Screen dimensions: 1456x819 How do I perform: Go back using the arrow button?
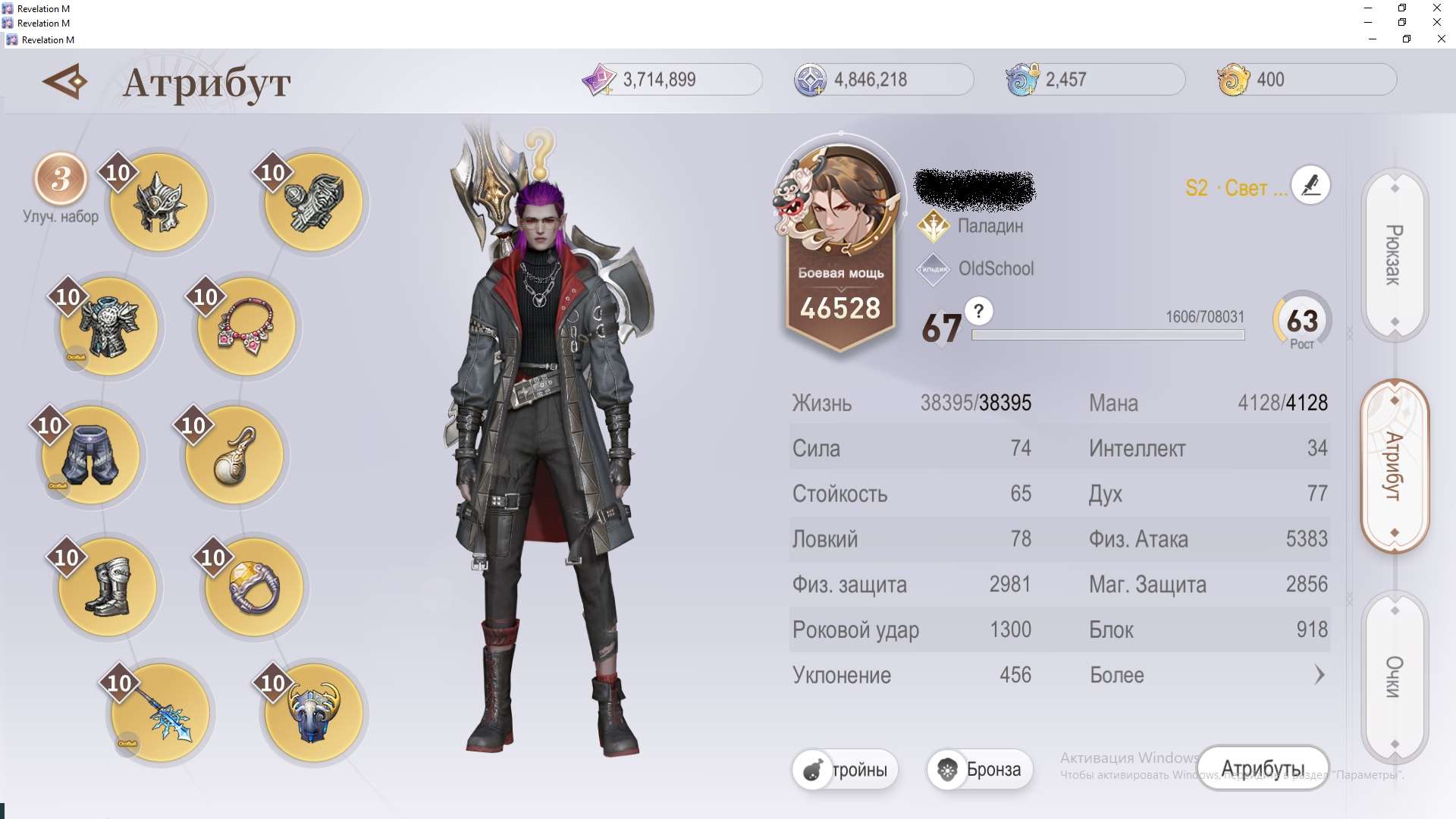point(65,81)
